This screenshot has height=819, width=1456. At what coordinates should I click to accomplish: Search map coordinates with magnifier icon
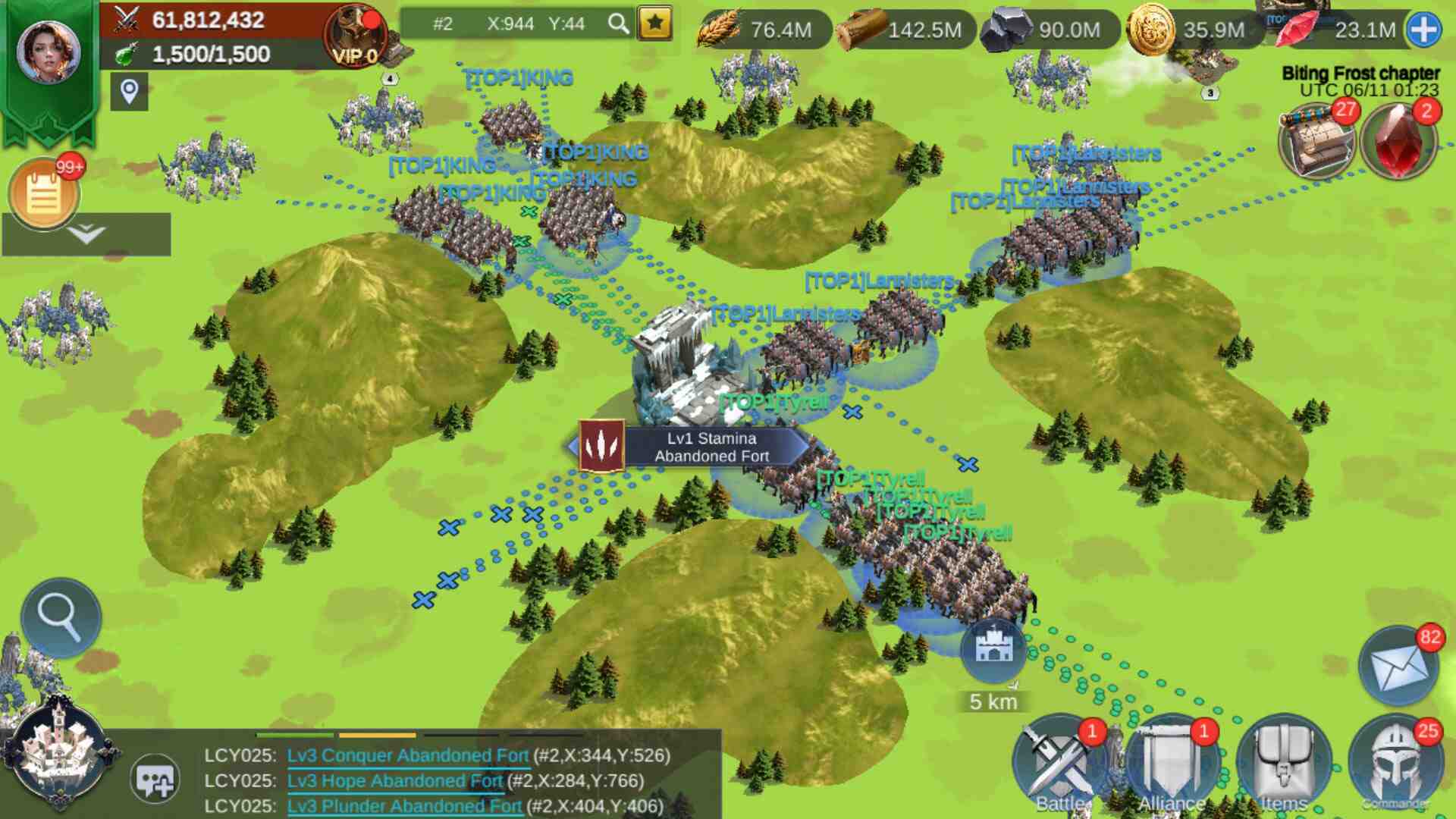tap(619, 24)
